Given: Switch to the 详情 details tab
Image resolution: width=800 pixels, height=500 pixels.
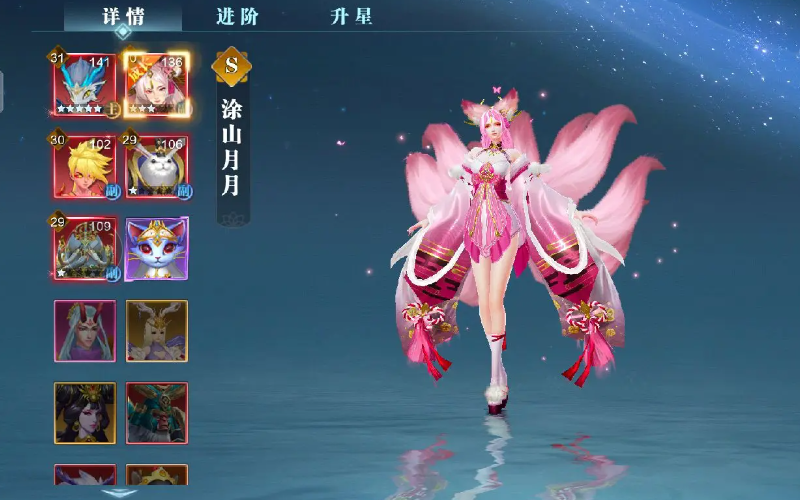Looking at the screenshot, I should tap(122, 16).
